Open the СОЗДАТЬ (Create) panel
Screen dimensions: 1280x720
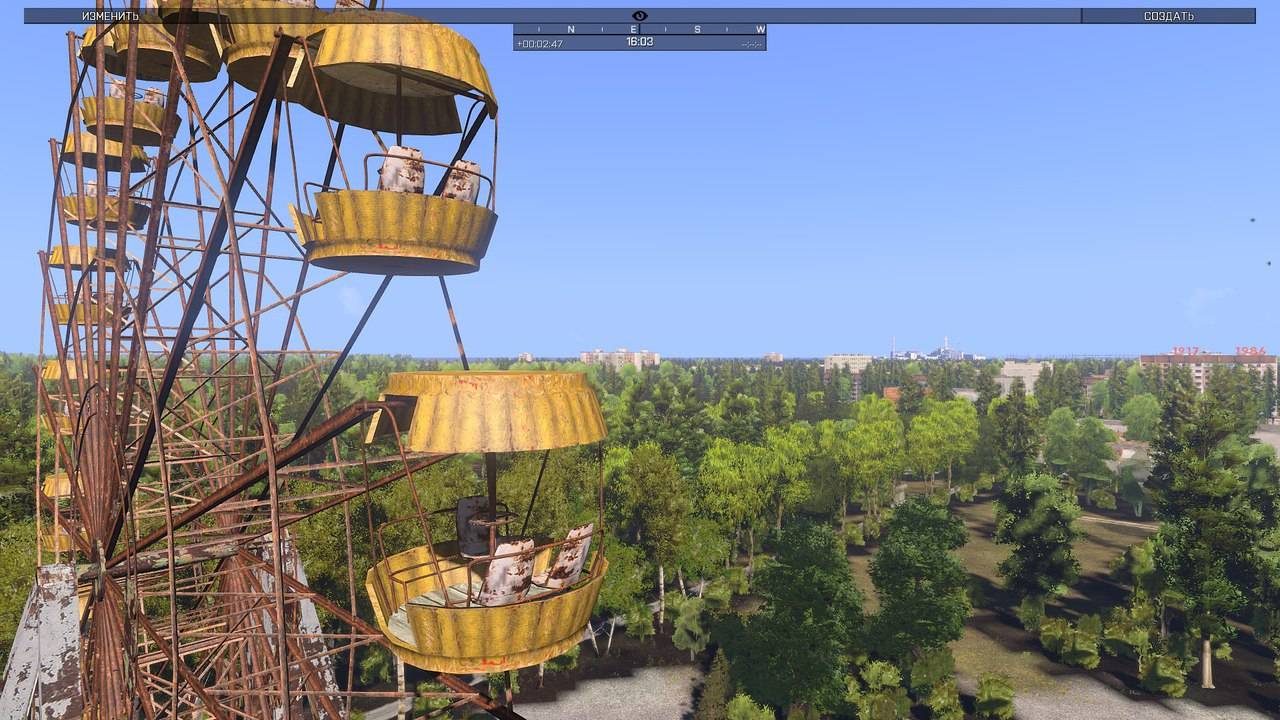1168,16
